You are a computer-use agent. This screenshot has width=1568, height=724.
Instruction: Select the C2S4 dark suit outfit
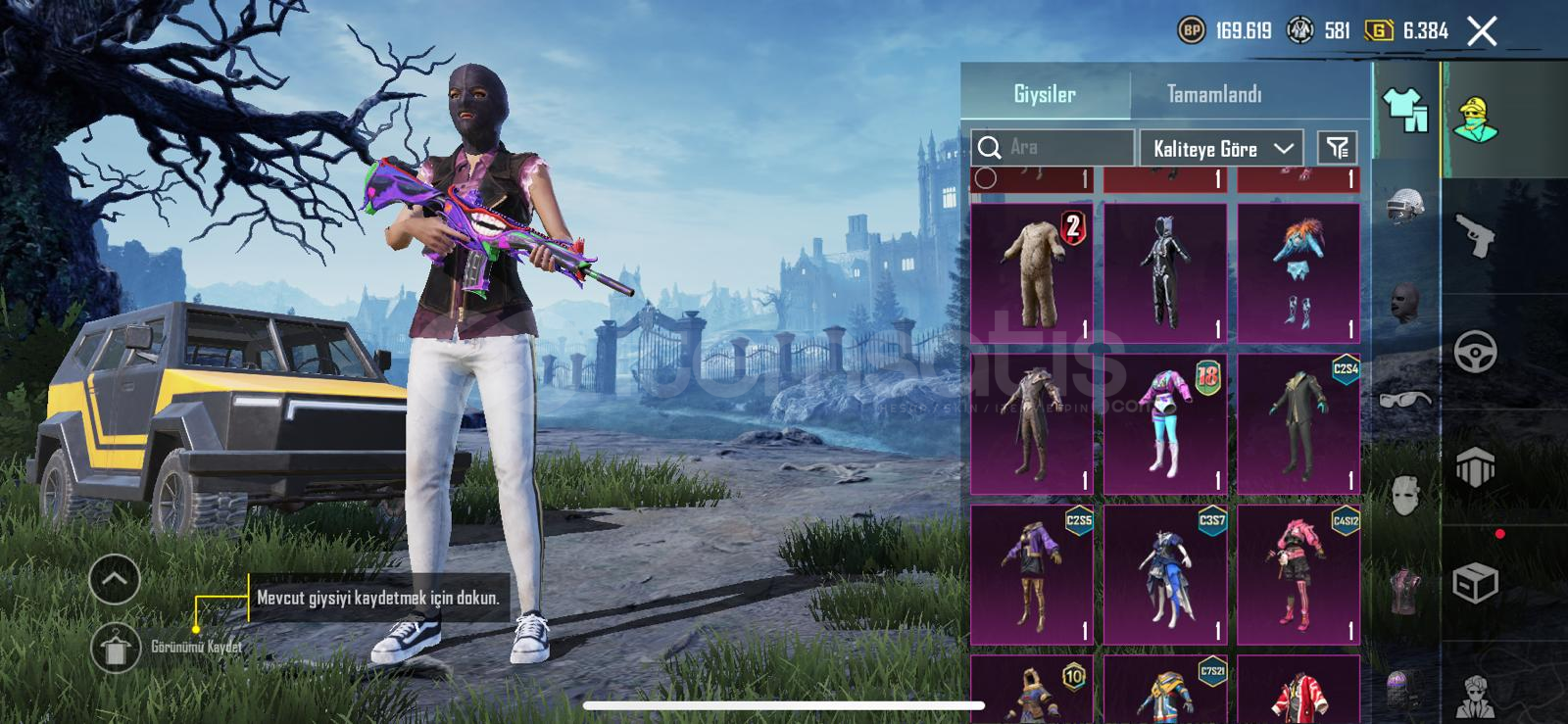click(1298, 423)
